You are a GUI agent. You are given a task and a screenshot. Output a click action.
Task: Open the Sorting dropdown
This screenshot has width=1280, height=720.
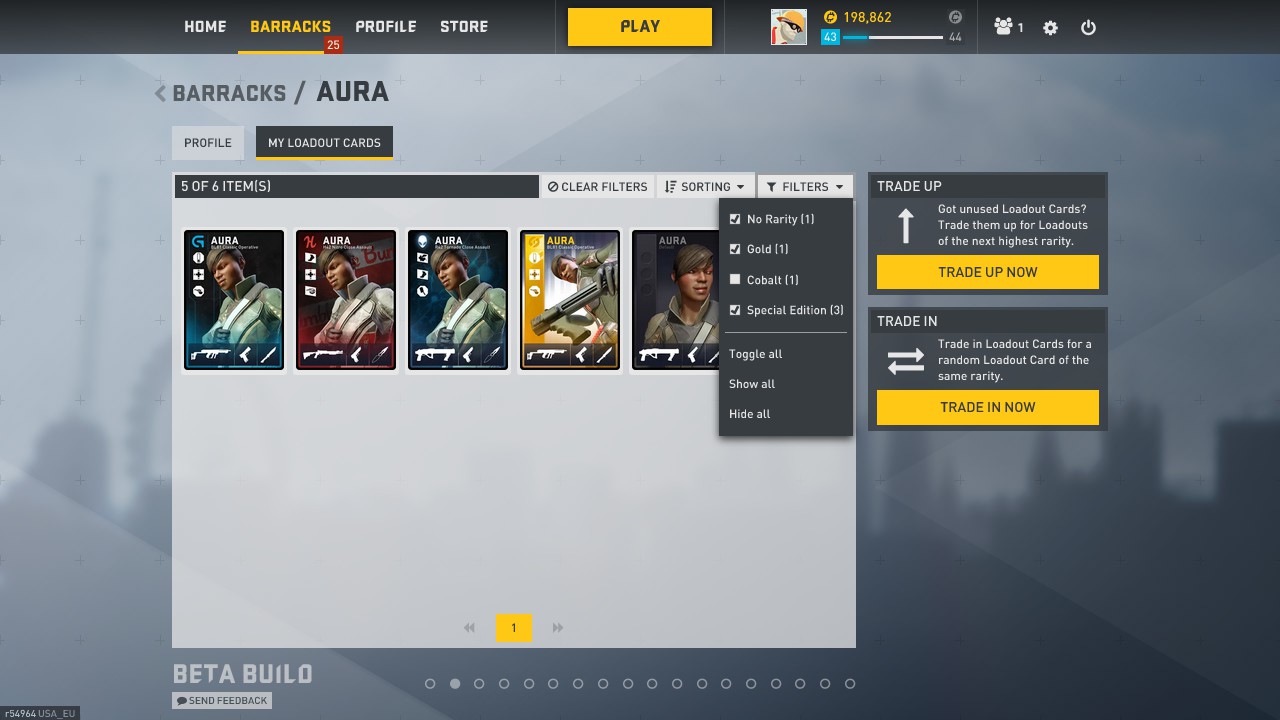point(705,187)
